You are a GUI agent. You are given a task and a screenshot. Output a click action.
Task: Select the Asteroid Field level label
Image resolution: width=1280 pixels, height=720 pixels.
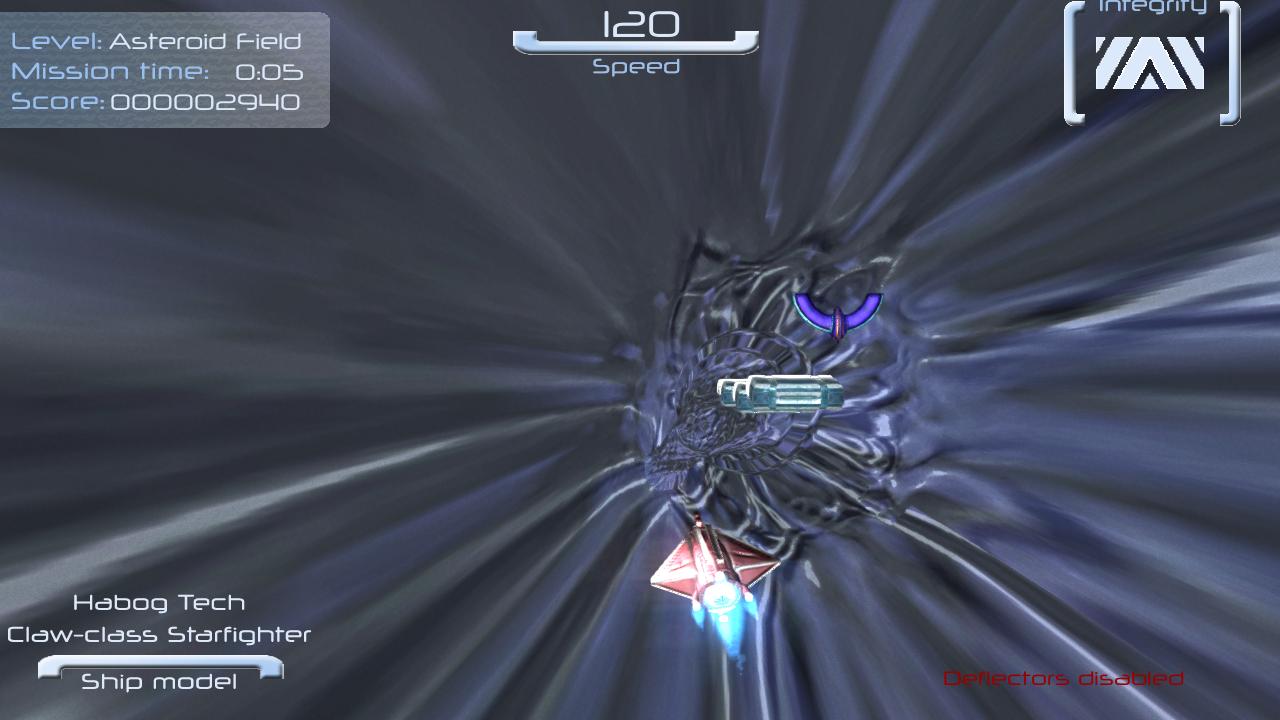click(x=205, y=41)
